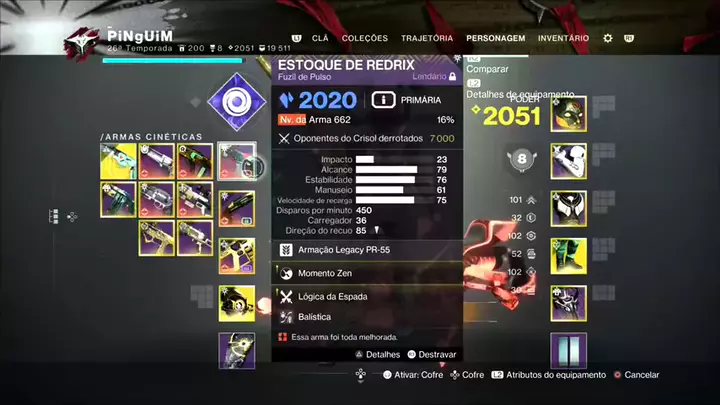Open the Coleções tab
Screen dimensions: 720x405
pyautogui.click(x=364, y=38)
